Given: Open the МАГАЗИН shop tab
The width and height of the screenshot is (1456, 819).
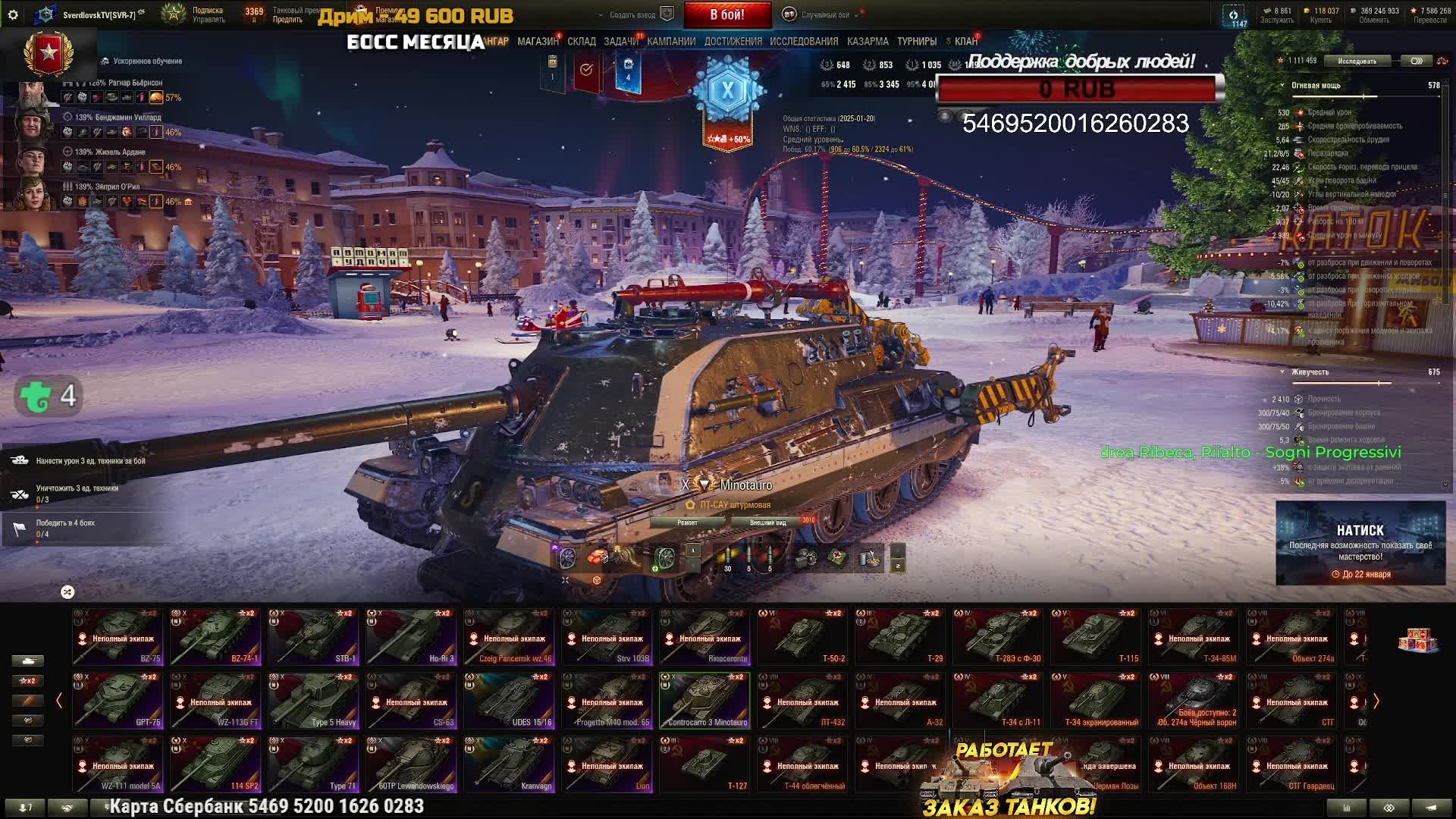Looking at the screenshot, I should pyautogui.click(x=538, y=42).
